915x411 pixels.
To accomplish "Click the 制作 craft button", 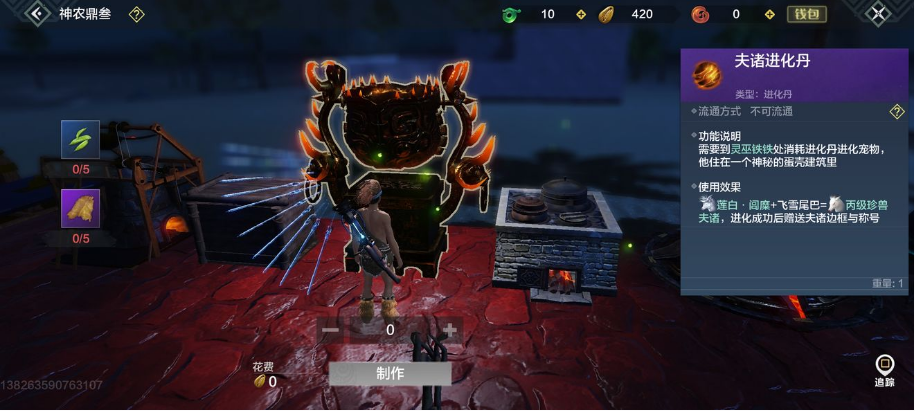I will point(390,373).
